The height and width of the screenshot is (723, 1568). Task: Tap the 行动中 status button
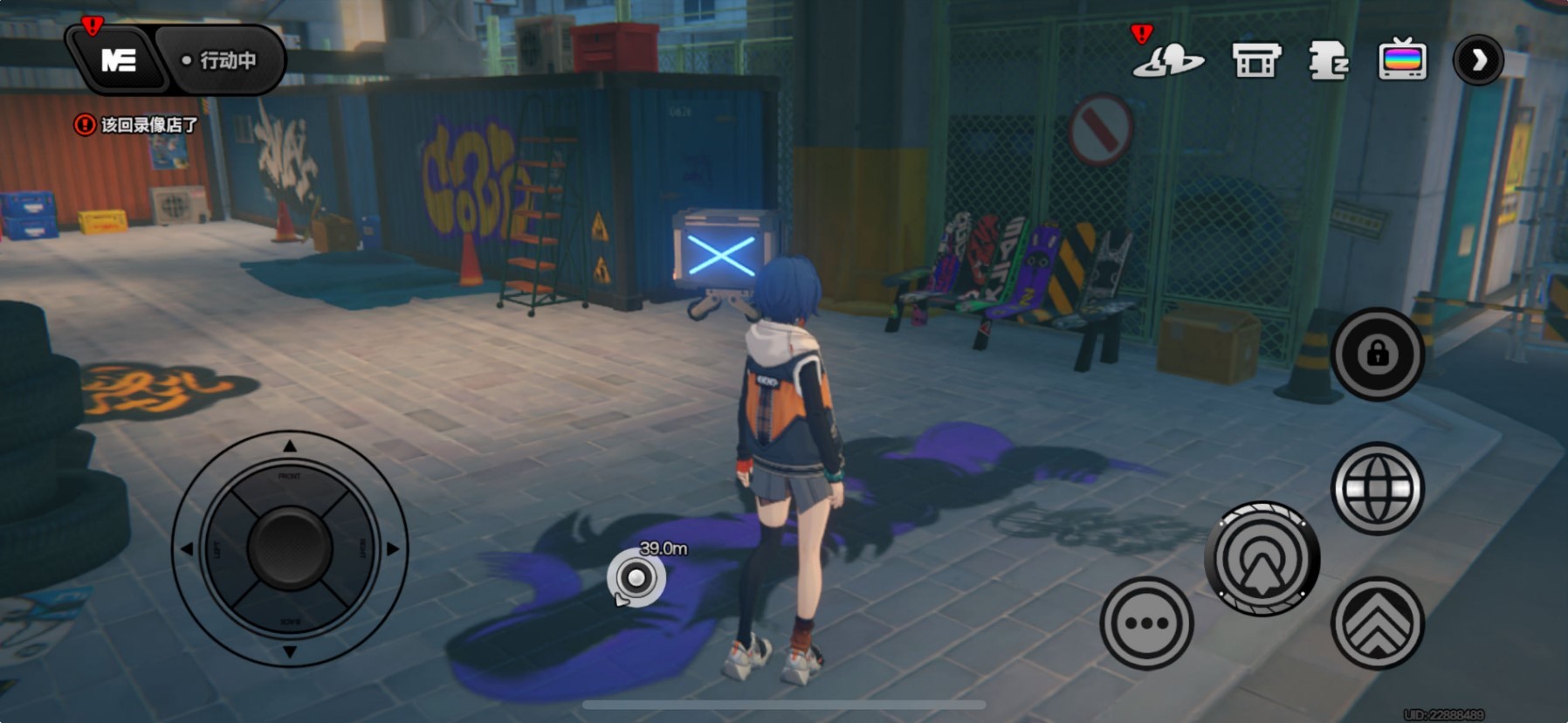pyautogui.click(x=221, y=60)
